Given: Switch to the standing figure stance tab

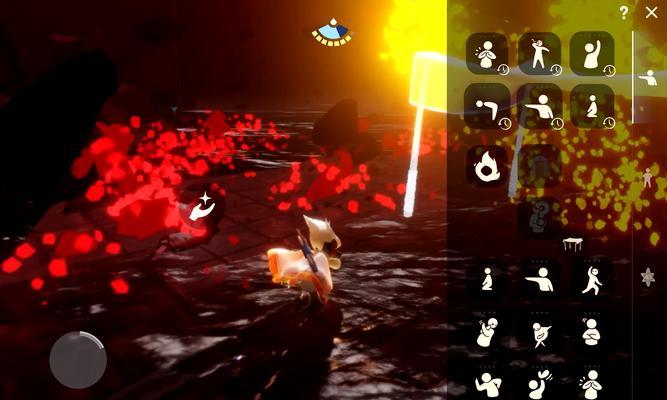Looking at the screenshot, I should [647, 178].
